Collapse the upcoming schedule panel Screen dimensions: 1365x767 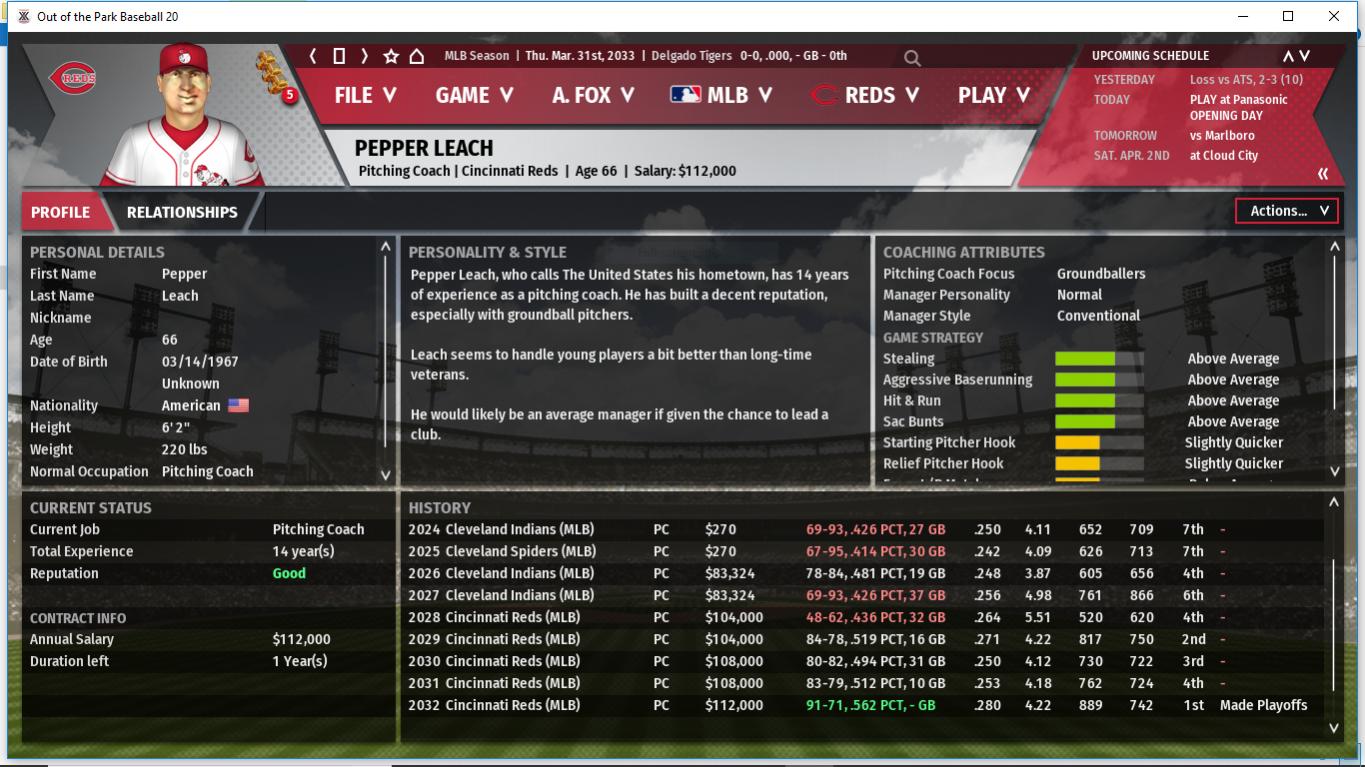pos(1323,174)
